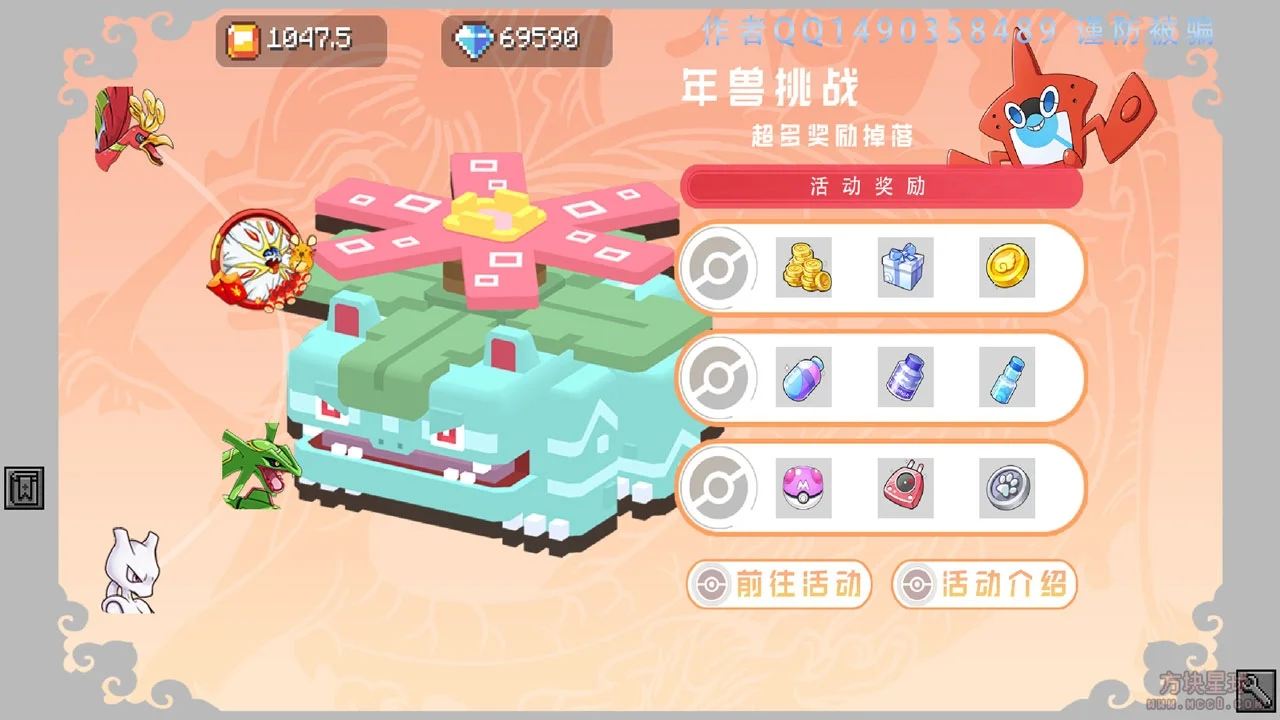The height and width of the screenshot is (720, 1280).
Task: Click the red camera gadget reward icon
Action: tap(905, 487)
